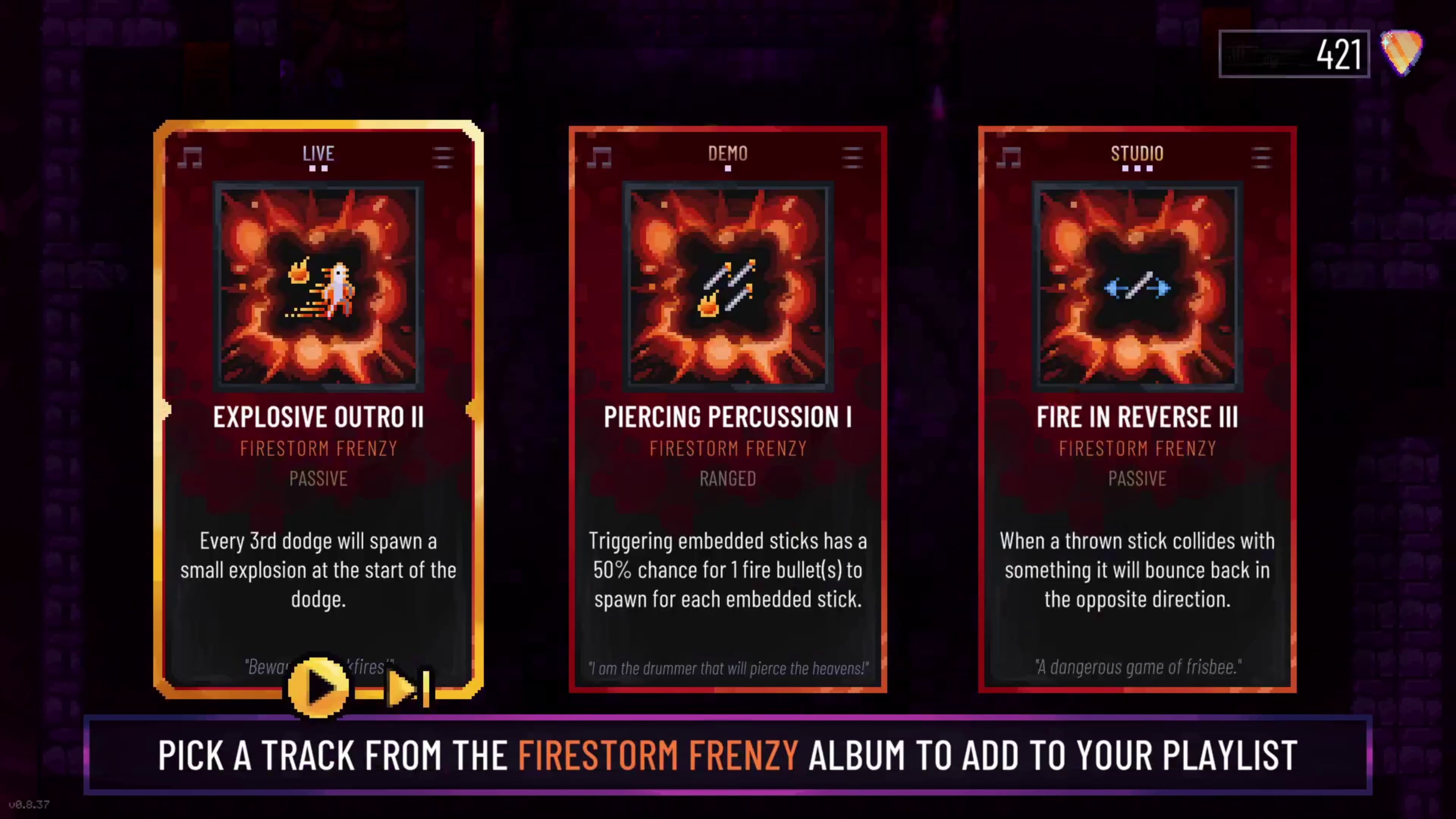Click the 421 gem counter box

click(x=1294, y=53)
